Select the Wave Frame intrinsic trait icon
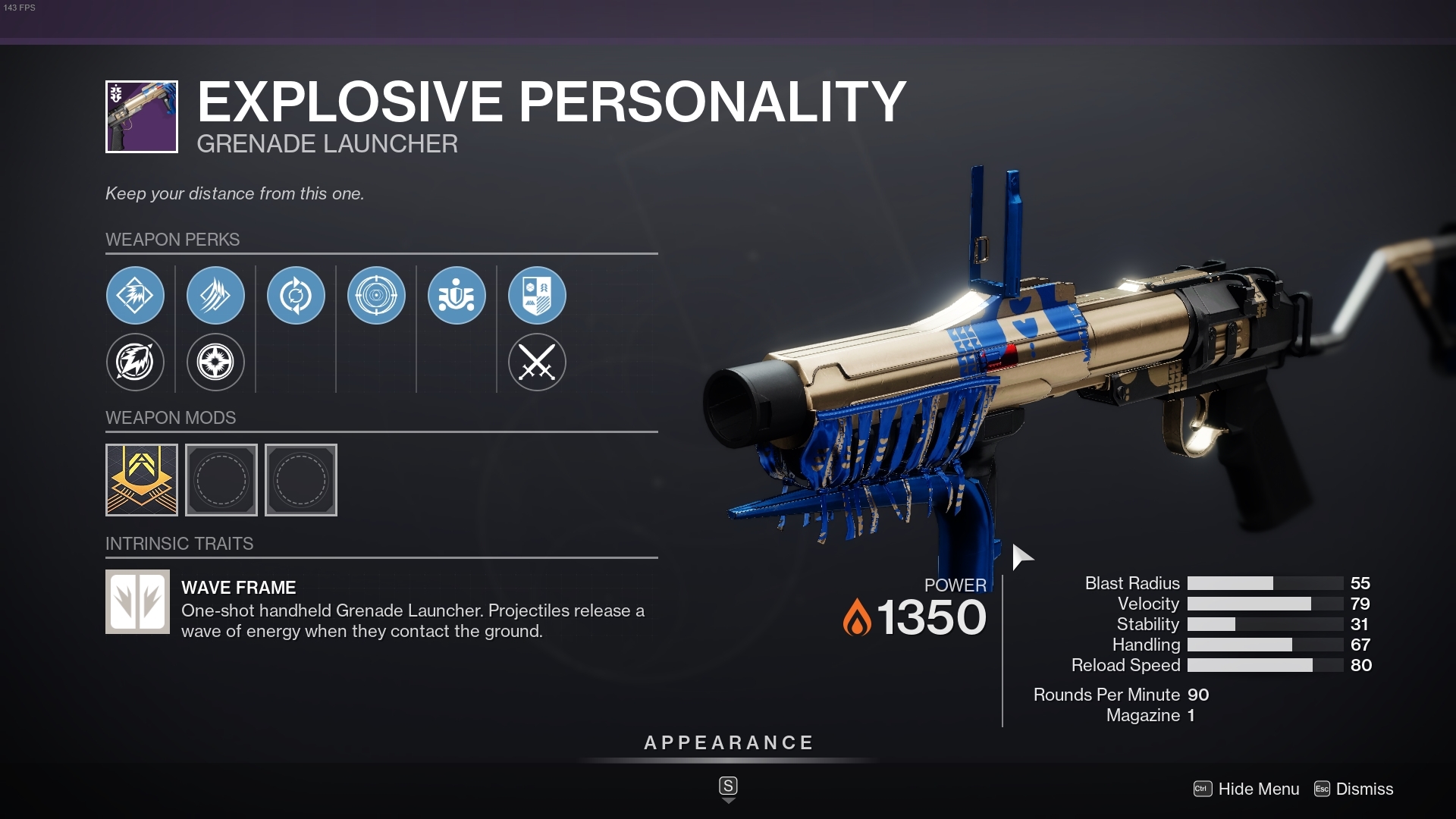 (137, 601)
